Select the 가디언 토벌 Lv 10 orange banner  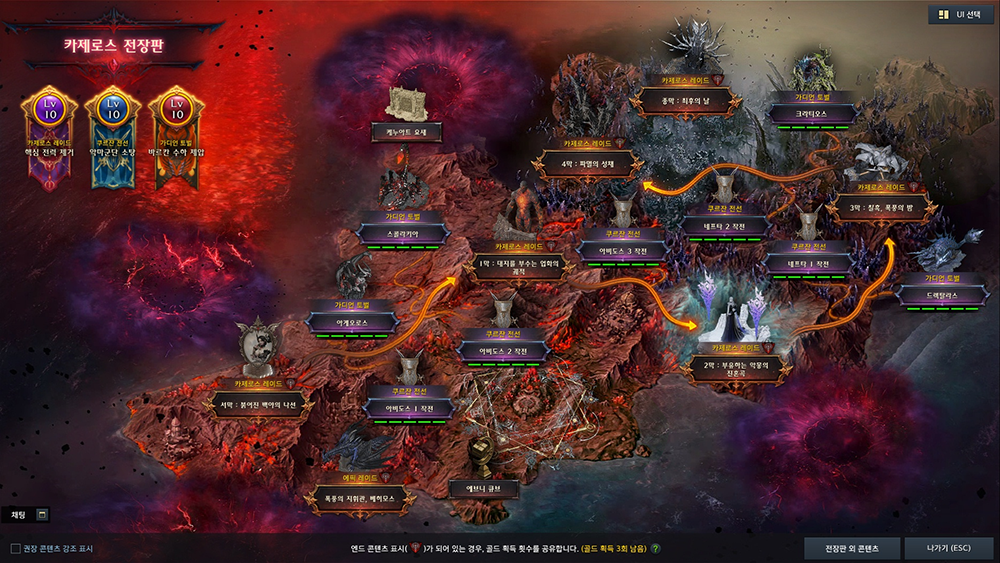click(x=177, y=135)
